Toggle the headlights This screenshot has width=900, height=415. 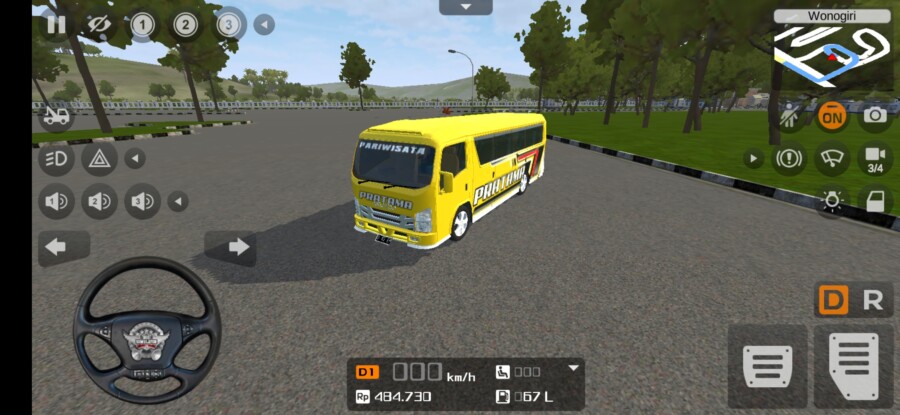[x=56, y=158]
